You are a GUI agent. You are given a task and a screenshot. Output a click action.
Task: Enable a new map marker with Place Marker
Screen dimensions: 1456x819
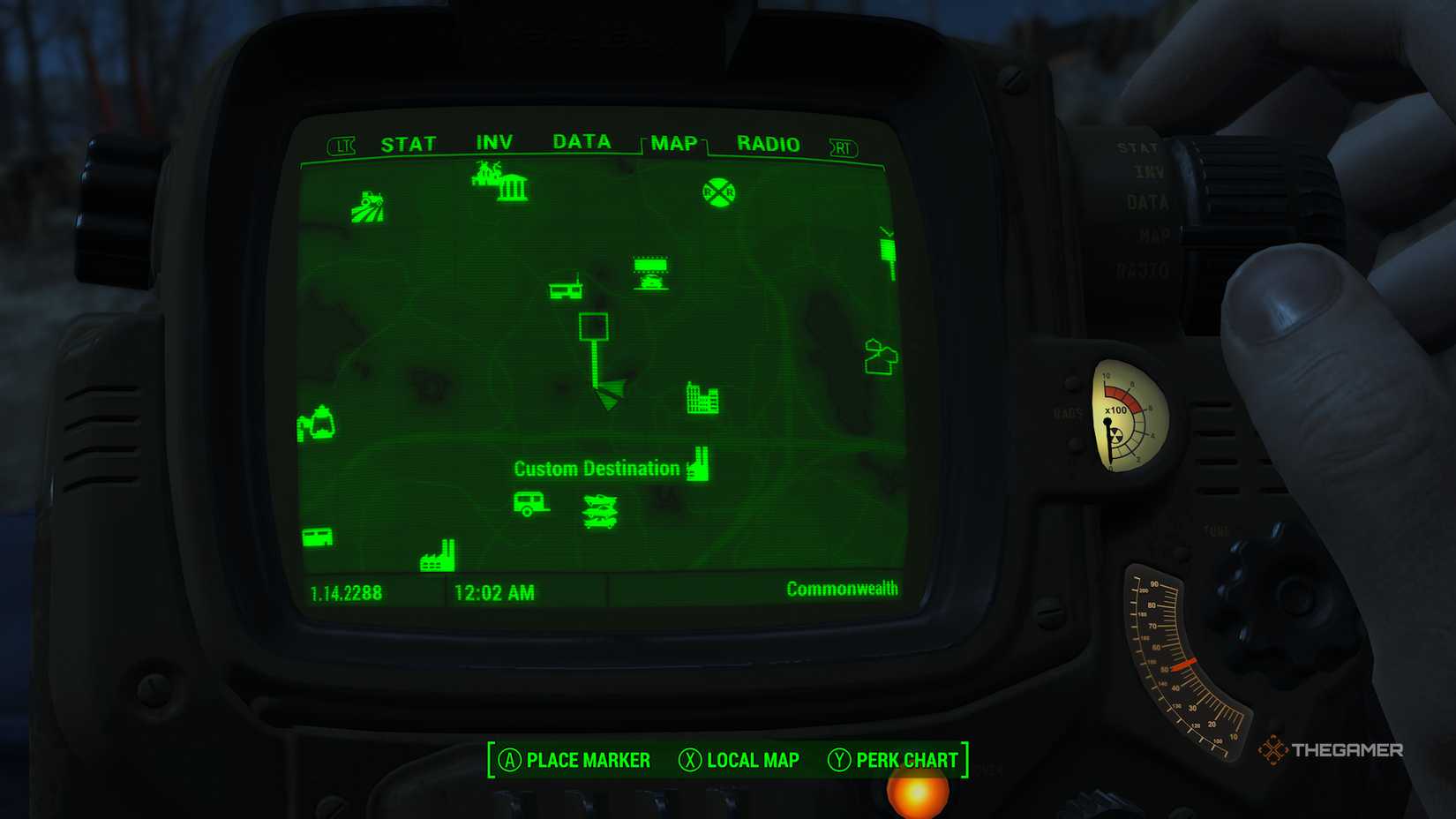574,760
